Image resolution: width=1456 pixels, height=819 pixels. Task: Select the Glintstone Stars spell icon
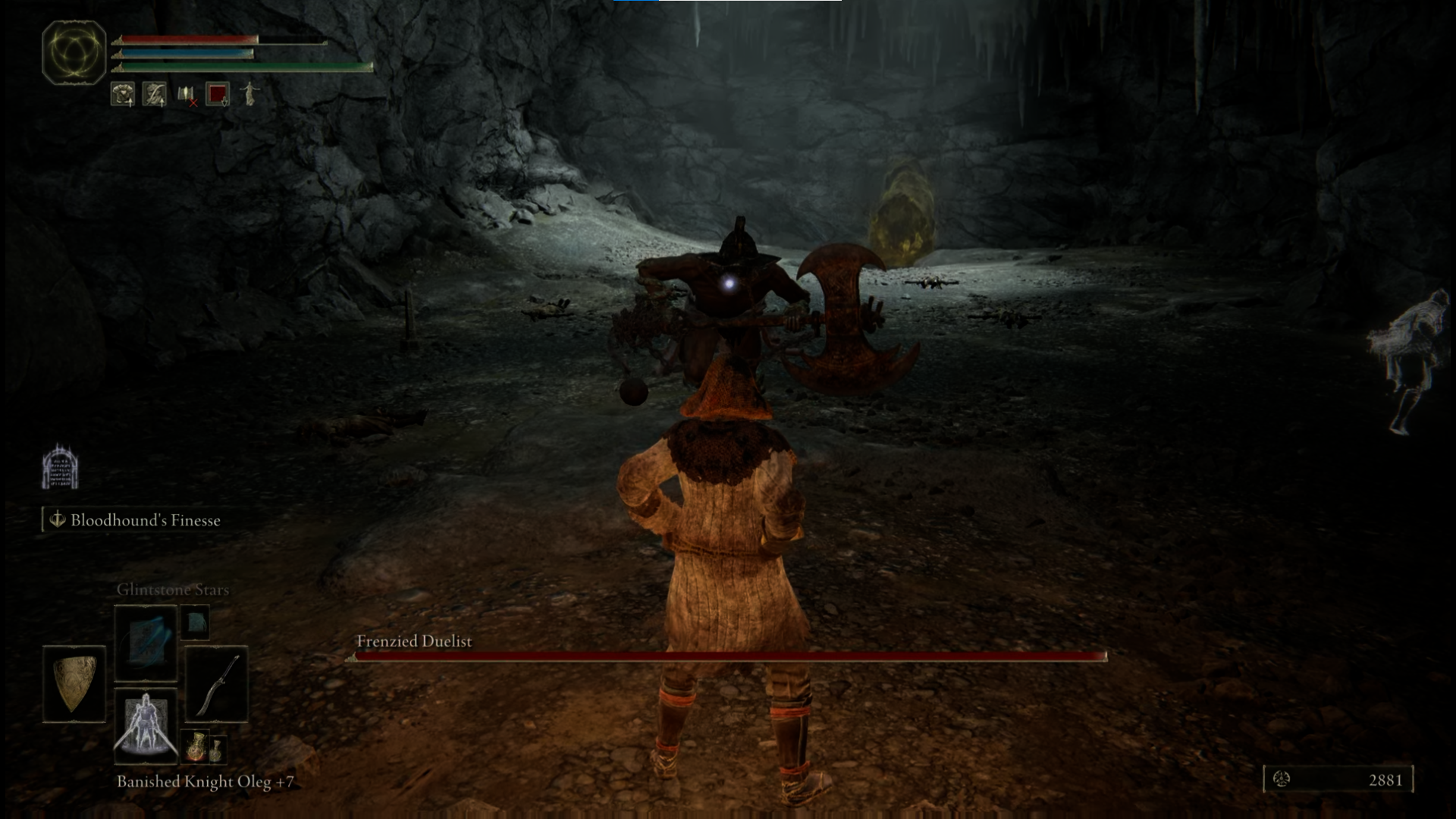[146, 642]
